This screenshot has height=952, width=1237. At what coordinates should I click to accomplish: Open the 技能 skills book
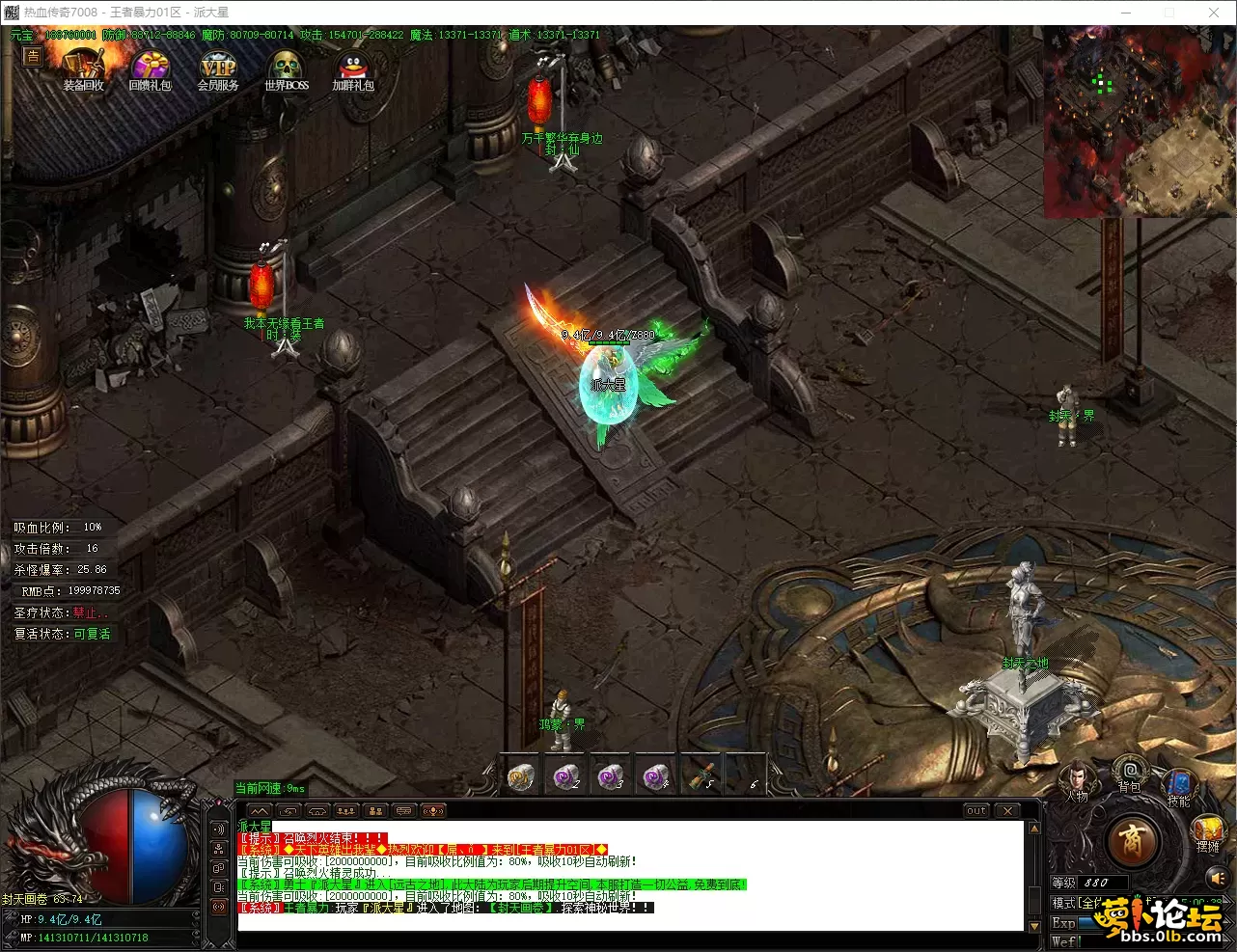point(1178,785)
